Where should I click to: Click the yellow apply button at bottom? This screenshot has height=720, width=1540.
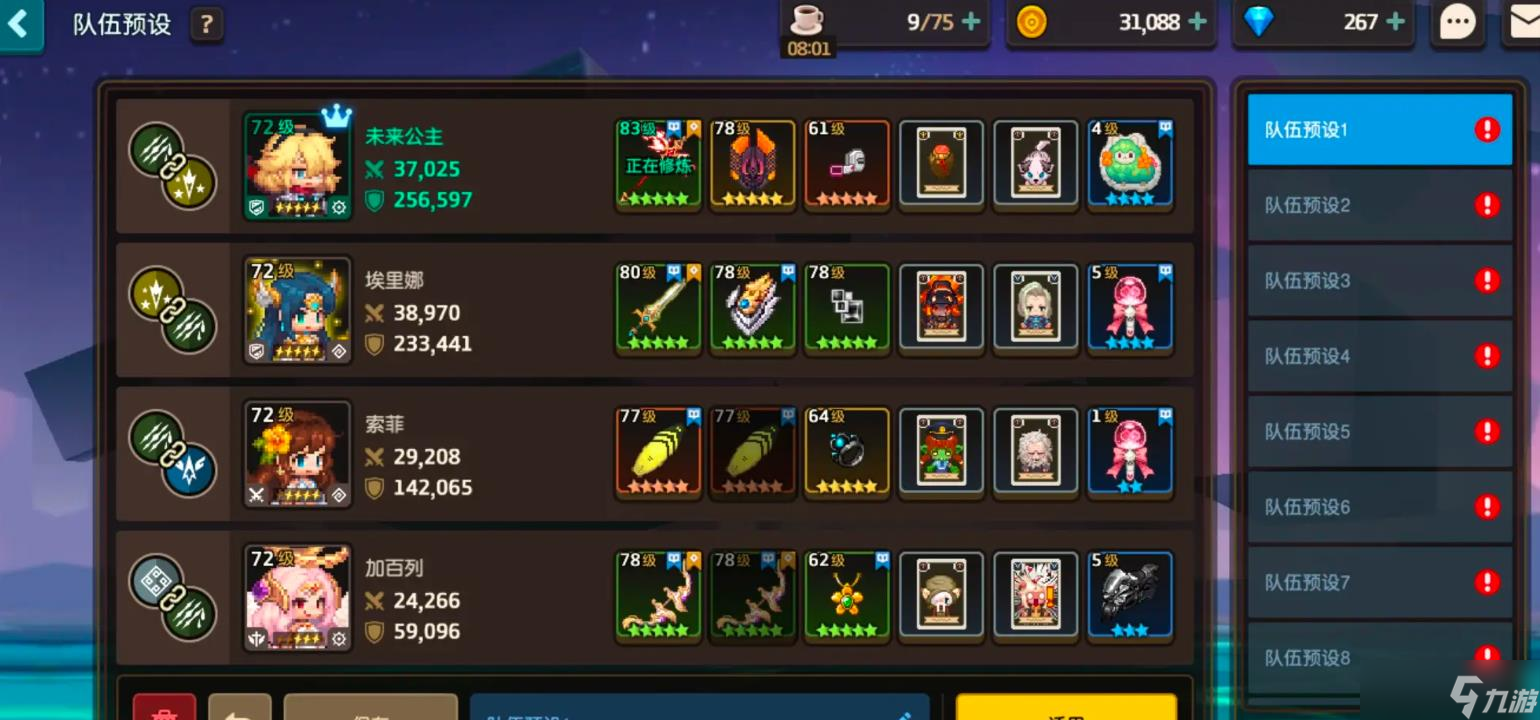(1065, 708)
